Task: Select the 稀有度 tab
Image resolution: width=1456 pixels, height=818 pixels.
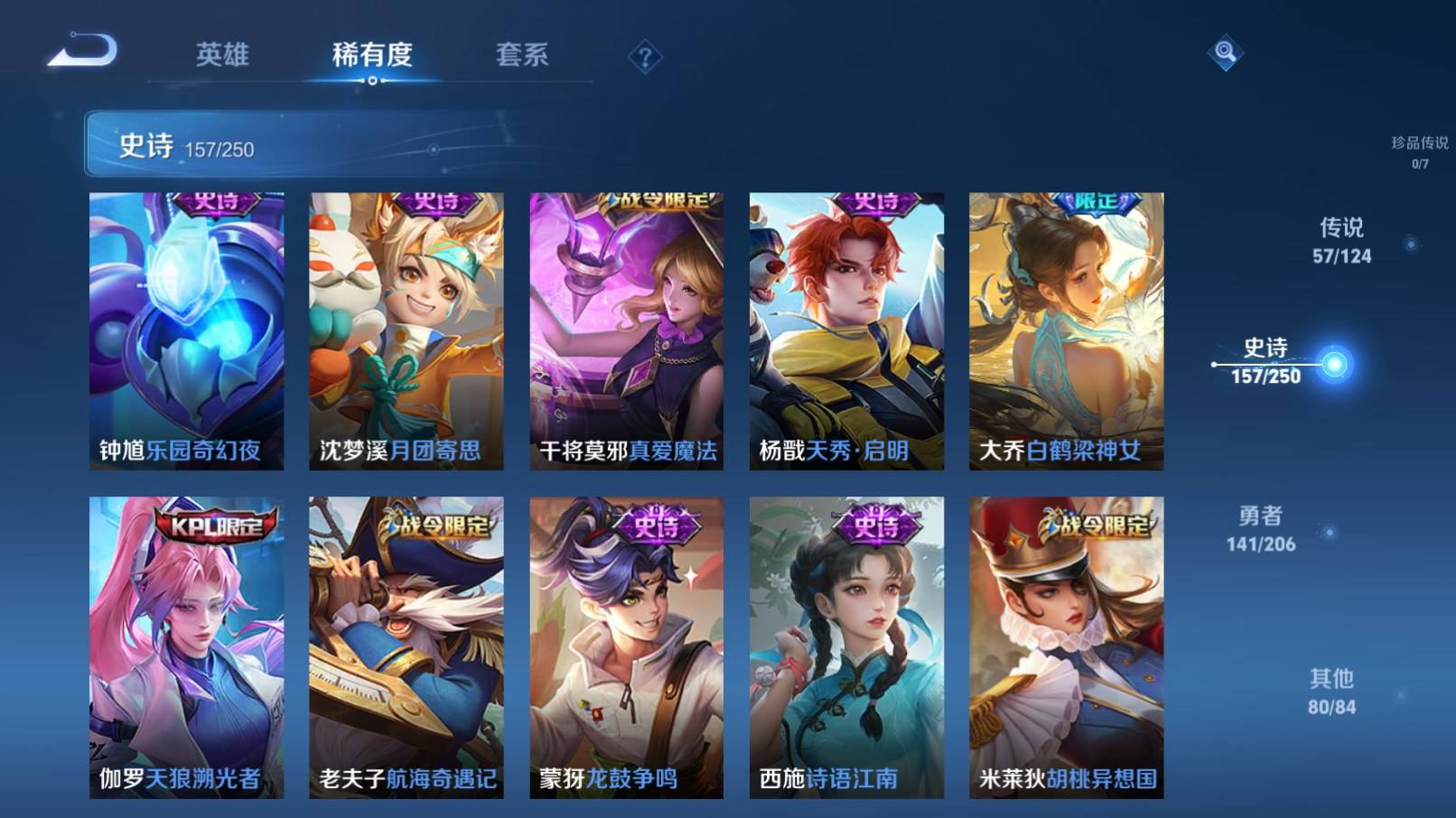Action: 372,55
